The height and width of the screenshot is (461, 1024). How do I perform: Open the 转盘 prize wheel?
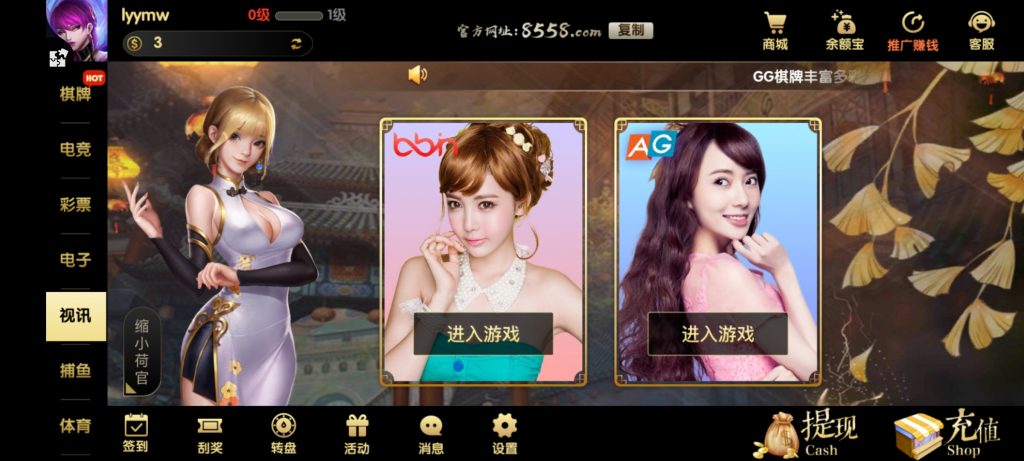coord(283,433)
